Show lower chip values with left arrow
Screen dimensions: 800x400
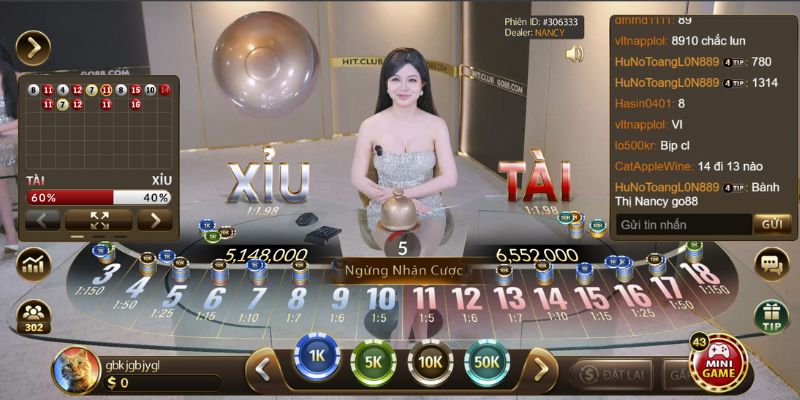[264, 369]
